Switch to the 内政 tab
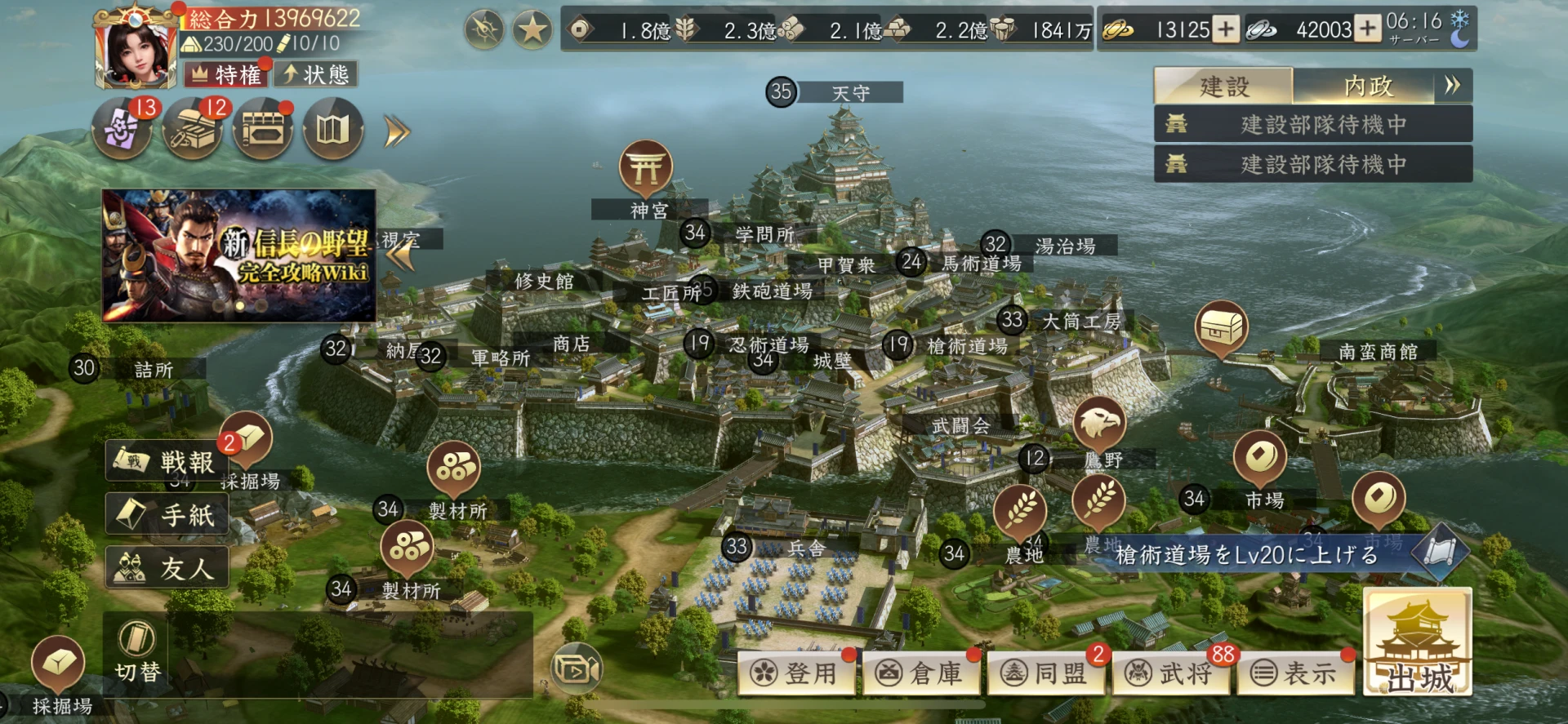 click(1367, 86)
